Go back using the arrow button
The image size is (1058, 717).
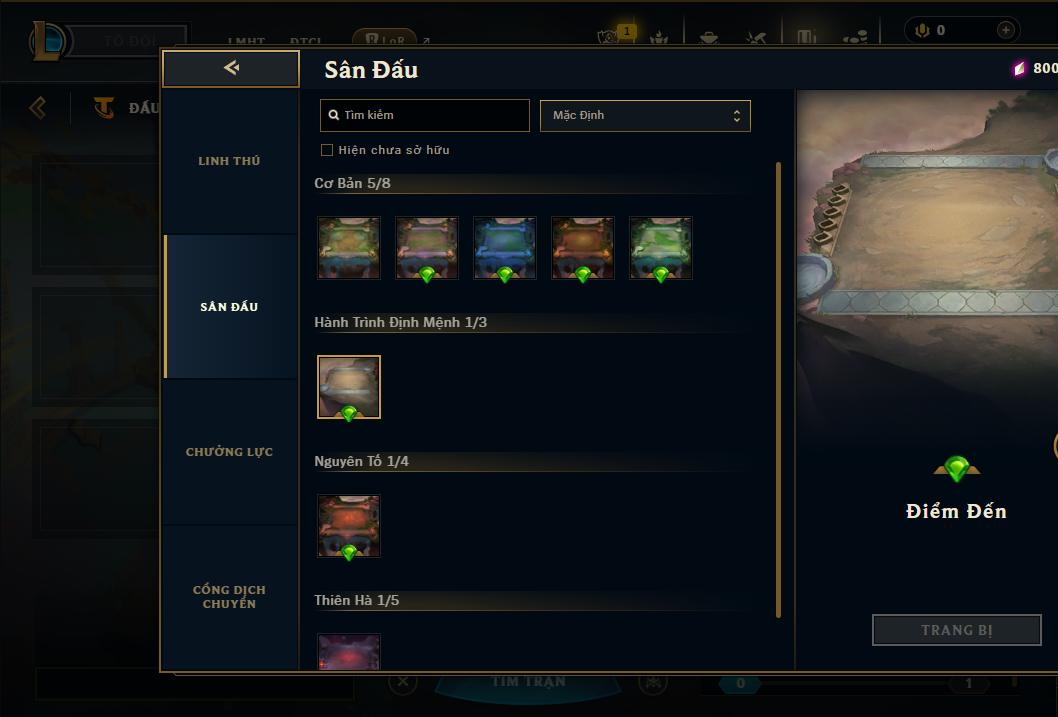231,68
